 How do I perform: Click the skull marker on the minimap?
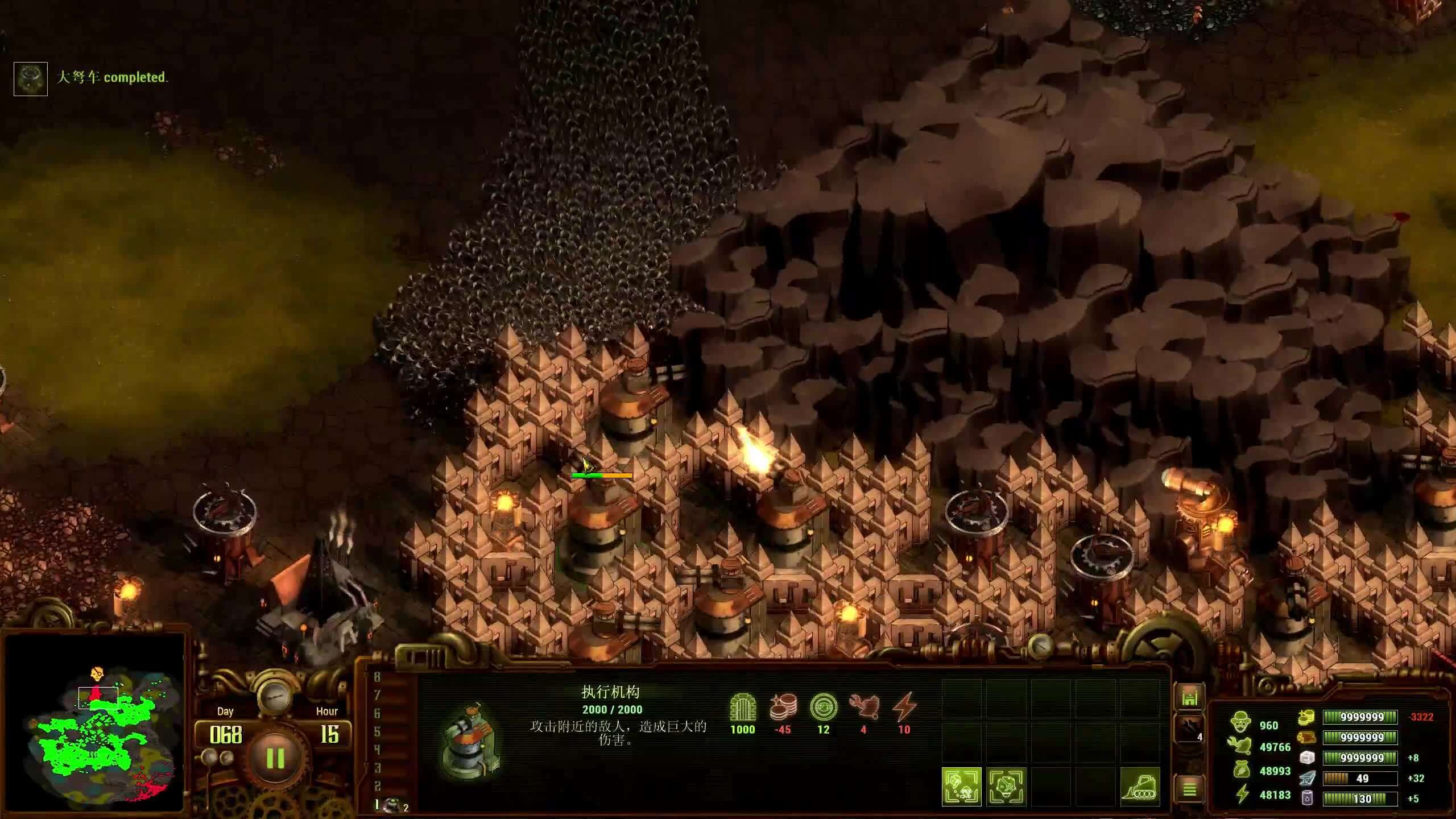coord(97,675)
